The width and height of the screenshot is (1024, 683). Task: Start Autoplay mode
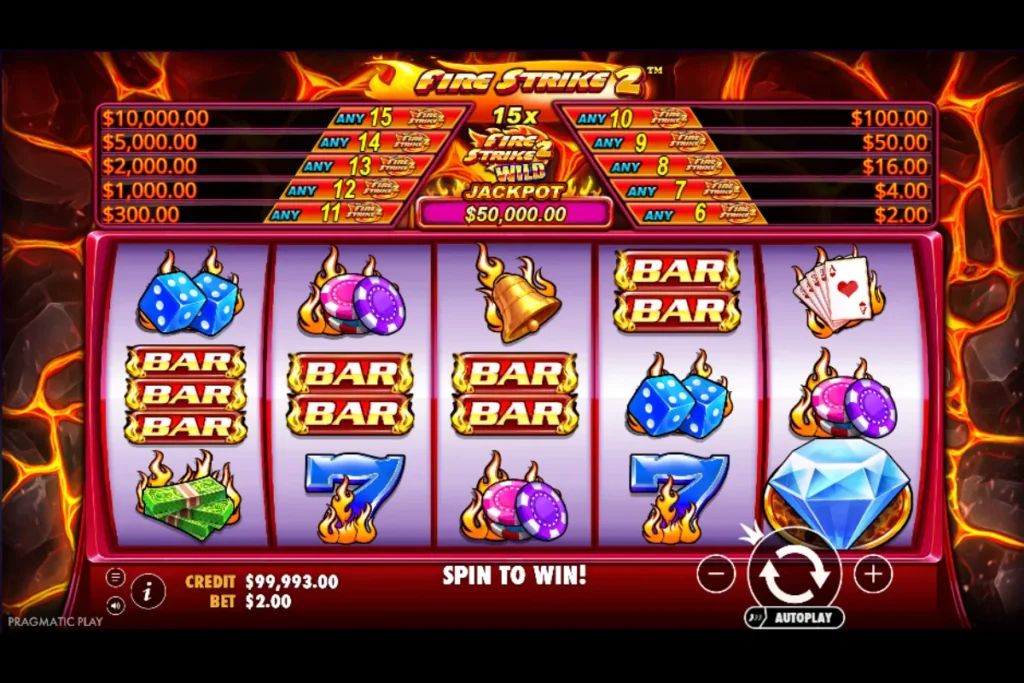point(795,618)
